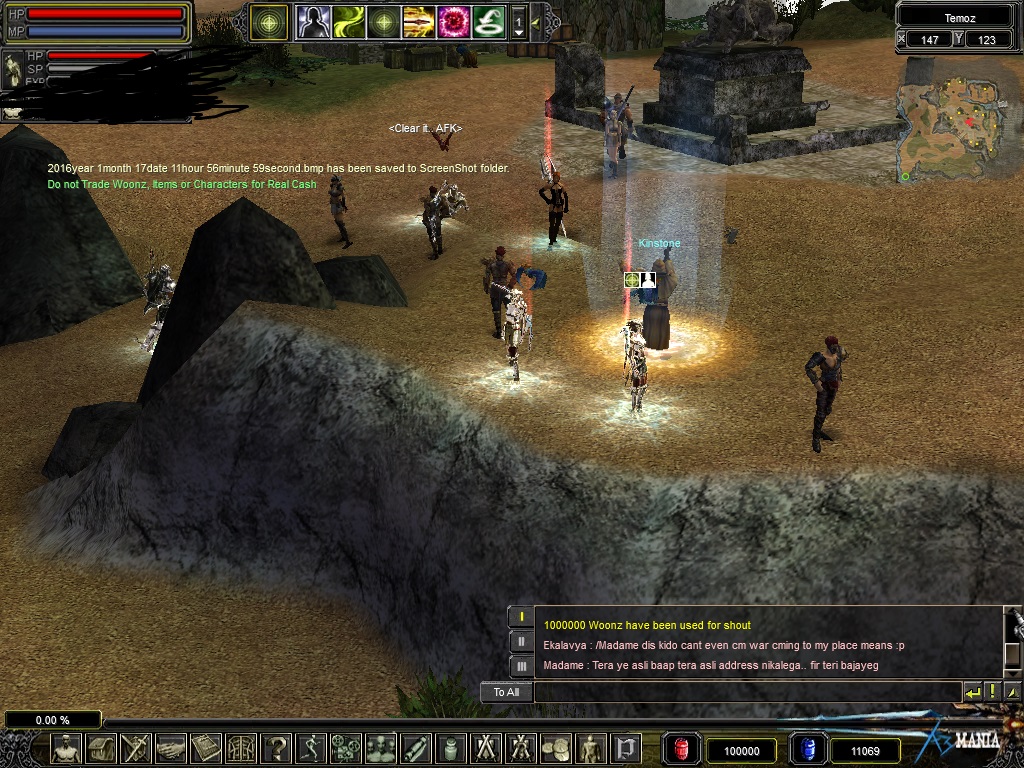Open the character body icon in toolbar
This screenshot has height=768, width=1024.
(66, 748)
